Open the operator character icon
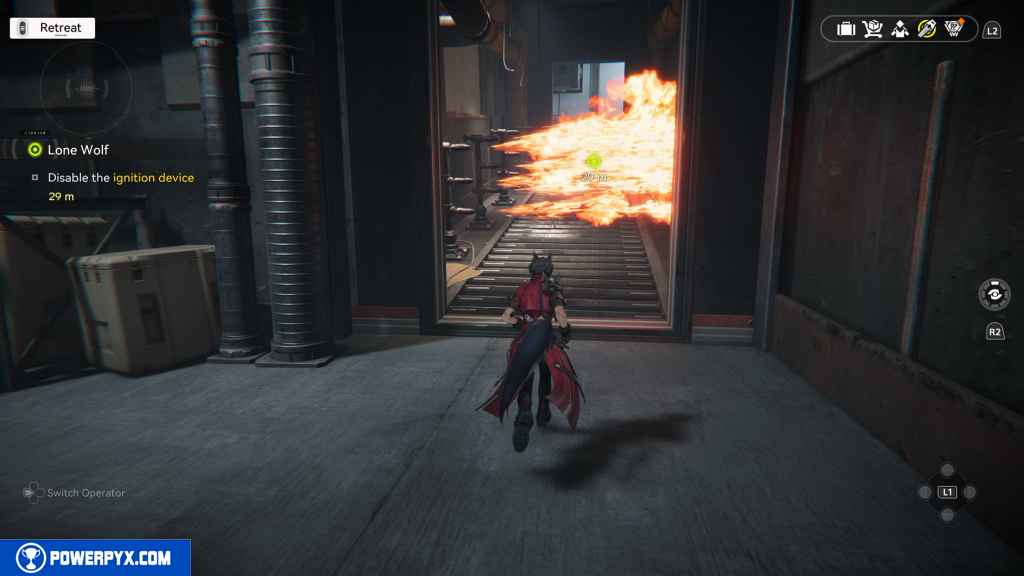This screenshot has width=1024, height=576. point(900,29)
